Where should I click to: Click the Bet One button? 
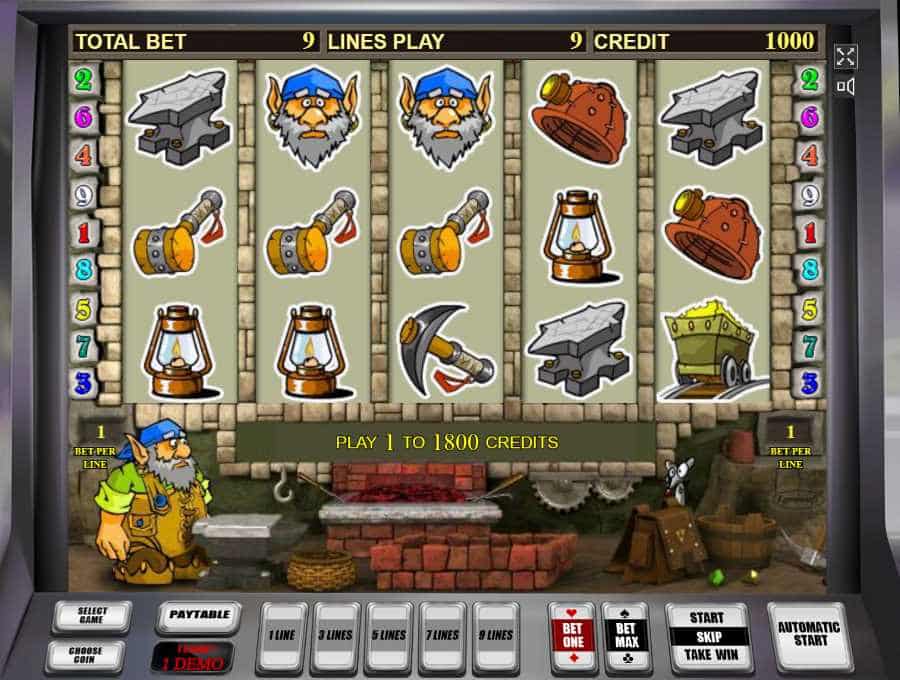[572, 635]
